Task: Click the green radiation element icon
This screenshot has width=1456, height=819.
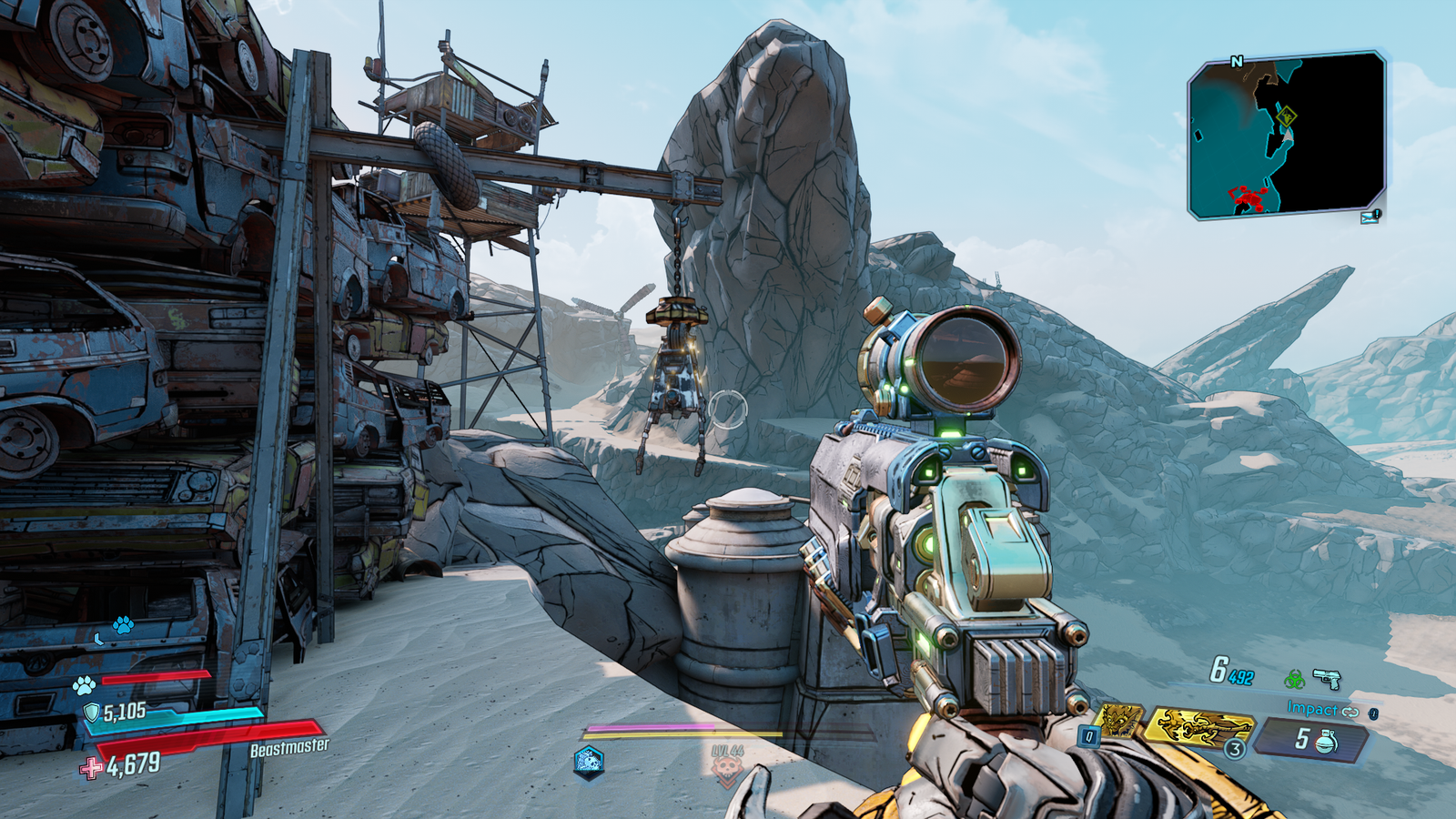Action: [x=1295, y=681]
